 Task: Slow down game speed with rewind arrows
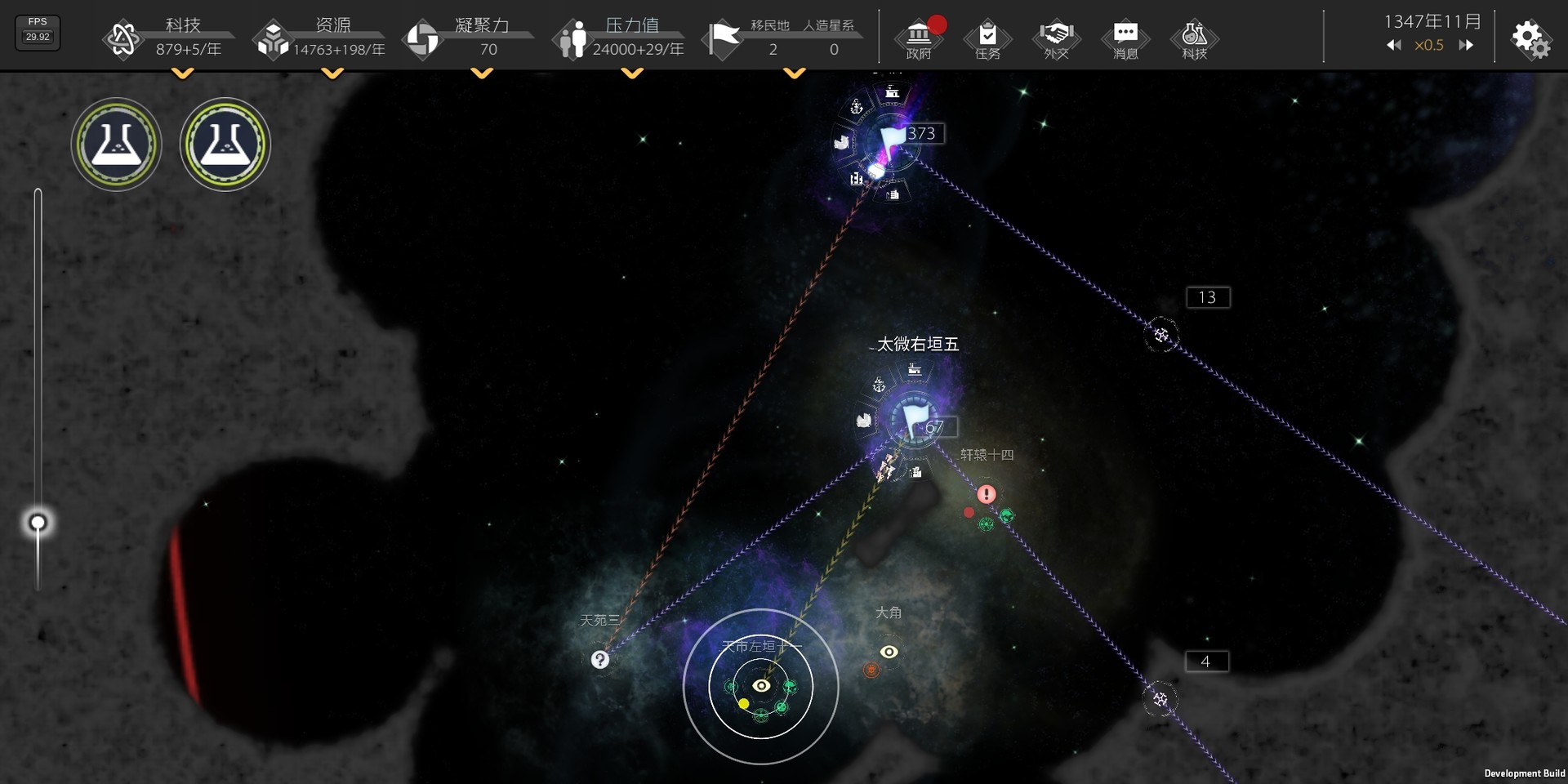[1393, 46]
